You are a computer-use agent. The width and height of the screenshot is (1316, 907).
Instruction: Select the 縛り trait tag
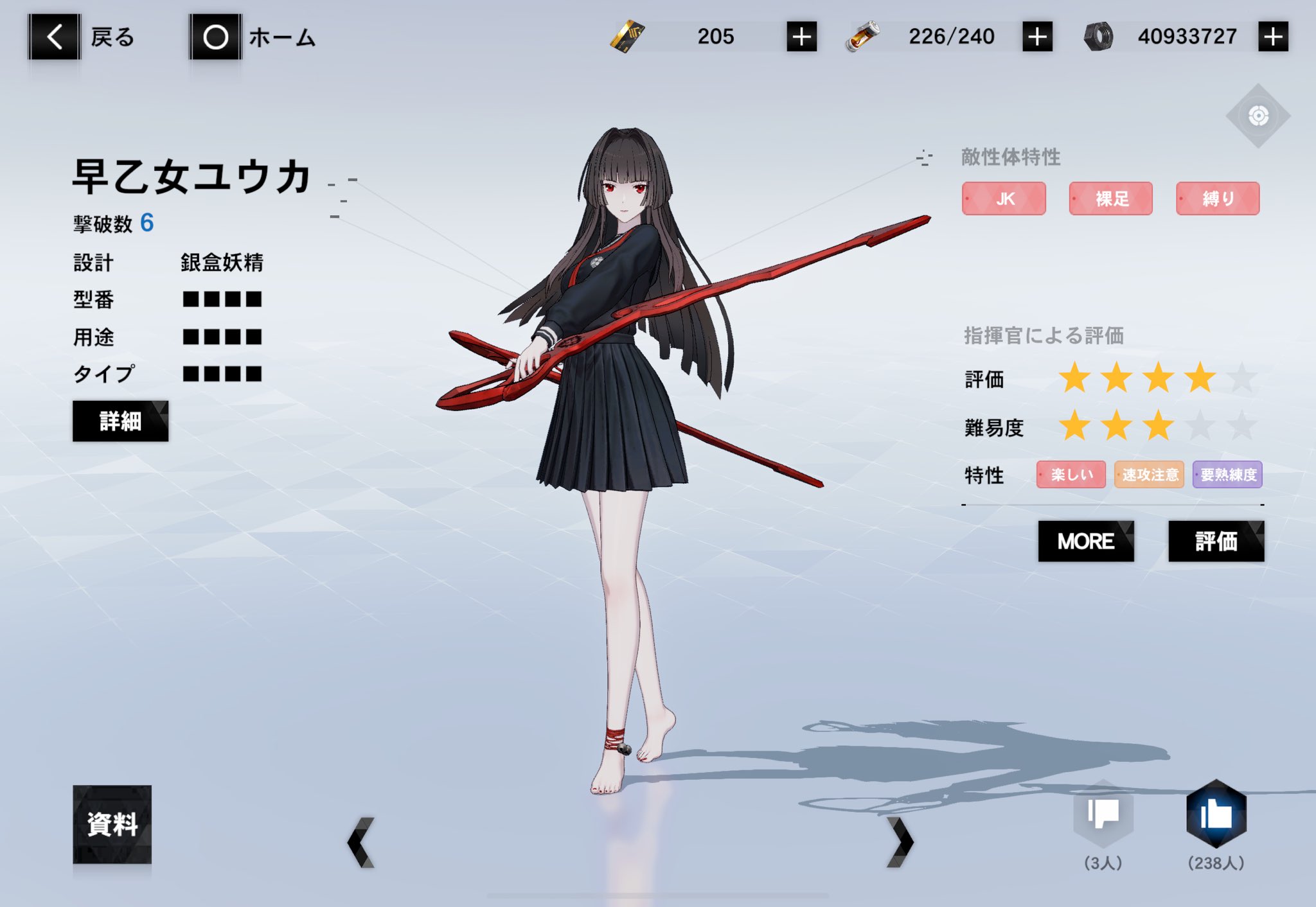pos(1218,198)
